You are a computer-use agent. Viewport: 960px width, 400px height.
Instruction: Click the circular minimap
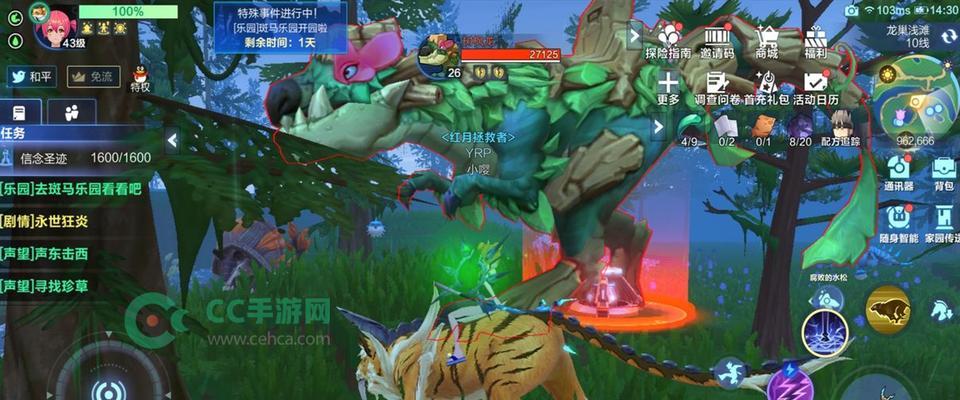914,96
